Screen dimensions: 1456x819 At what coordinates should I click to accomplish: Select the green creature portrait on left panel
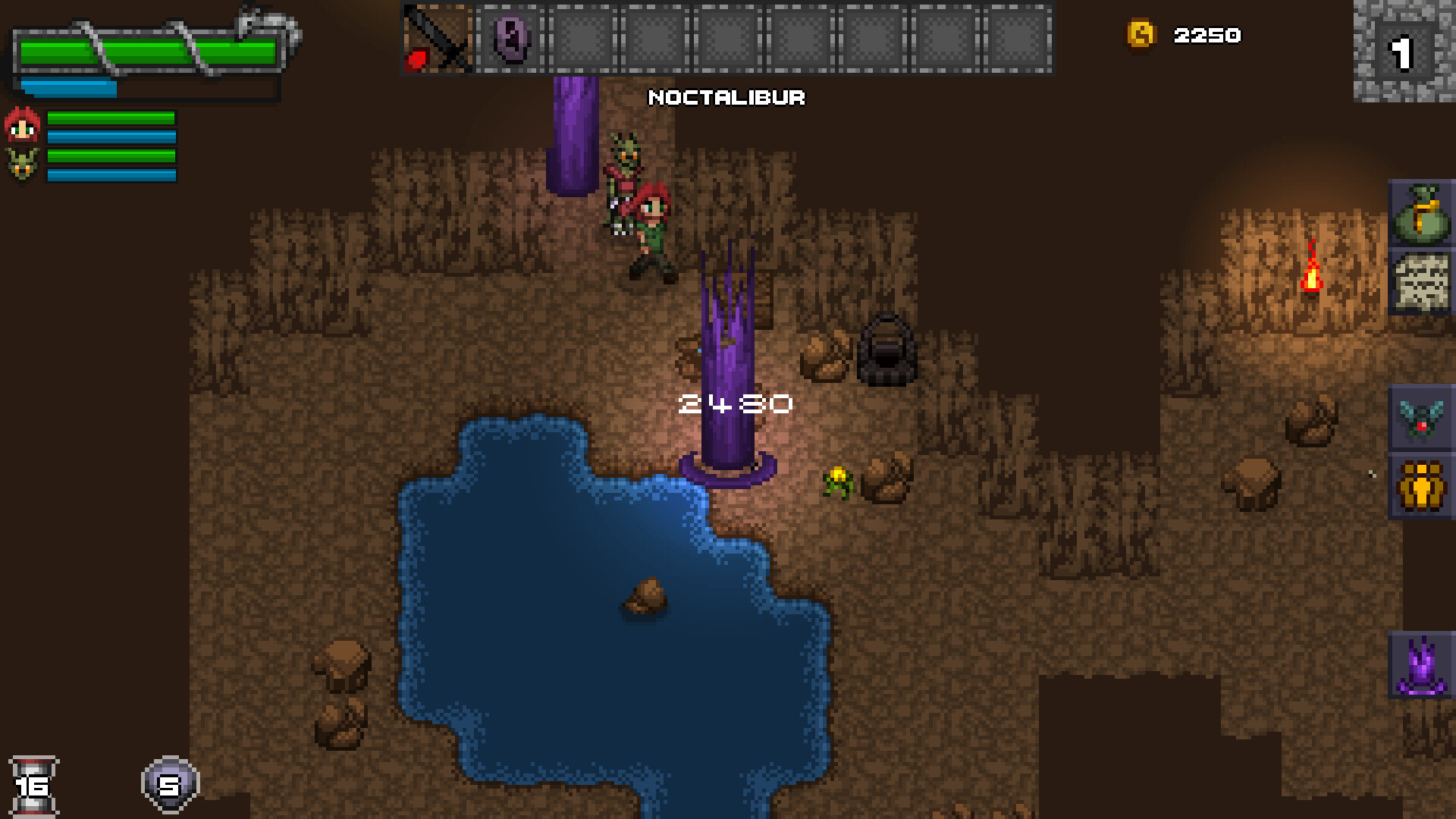(x=23, y=162)
